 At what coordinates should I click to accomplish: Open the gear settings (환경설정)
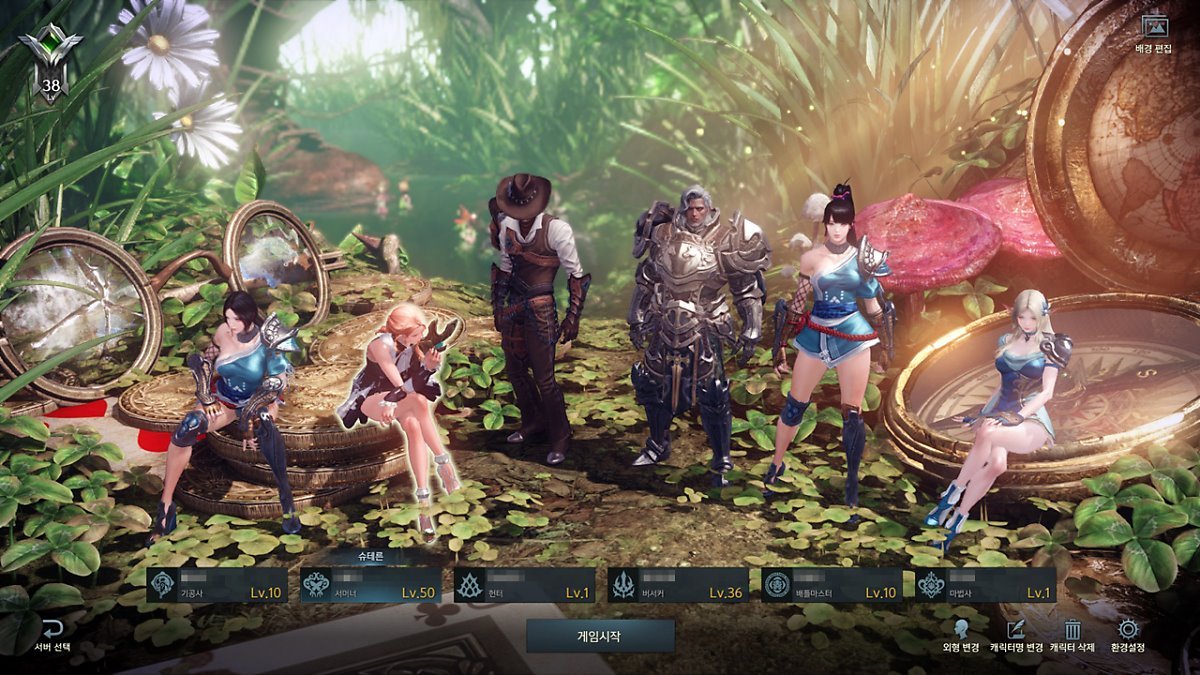coord(1128,635)
